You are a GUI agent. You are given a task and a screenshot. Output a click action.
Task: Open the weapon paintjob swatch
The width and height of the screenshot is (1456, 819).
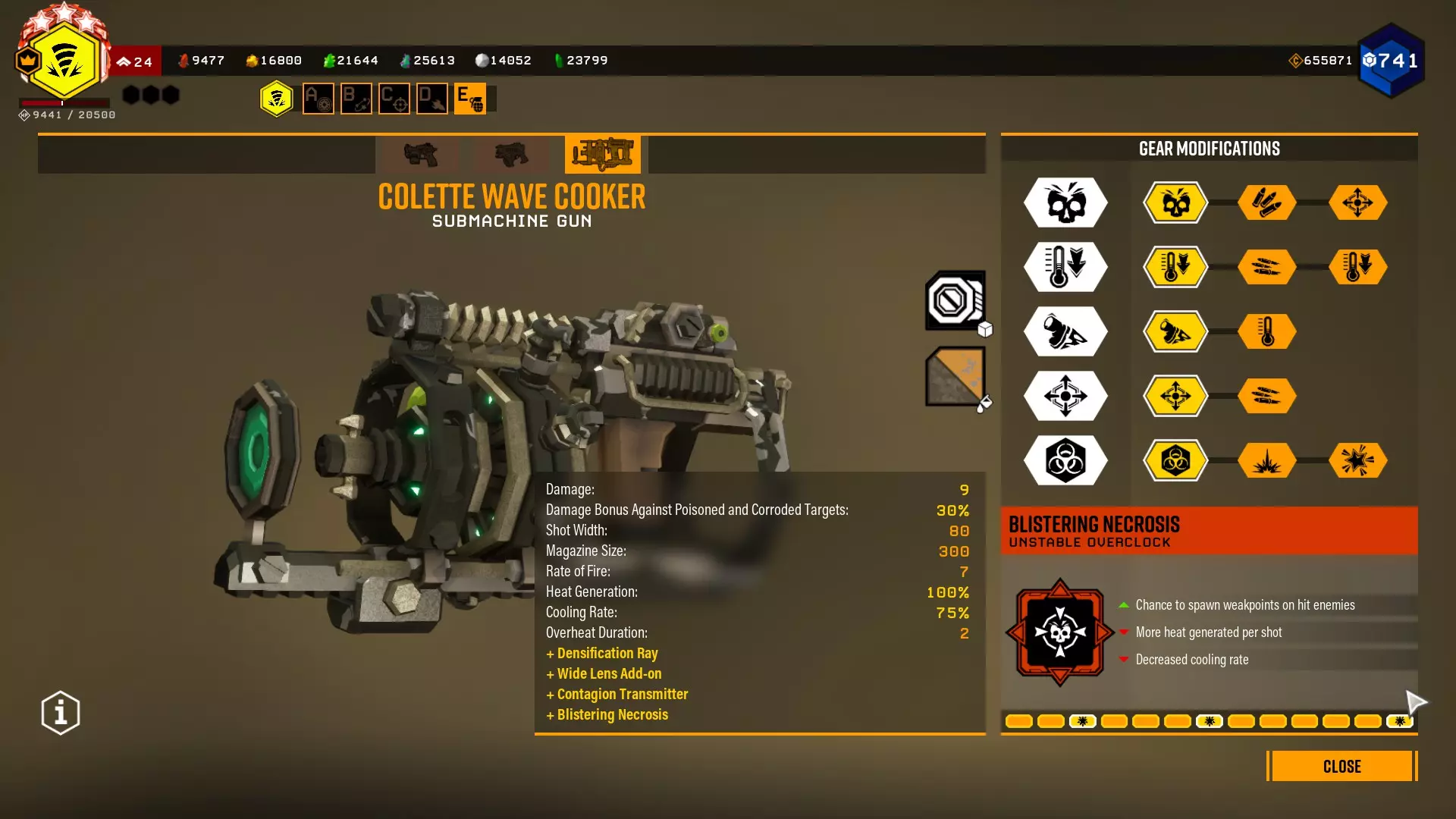click(955, 376)
